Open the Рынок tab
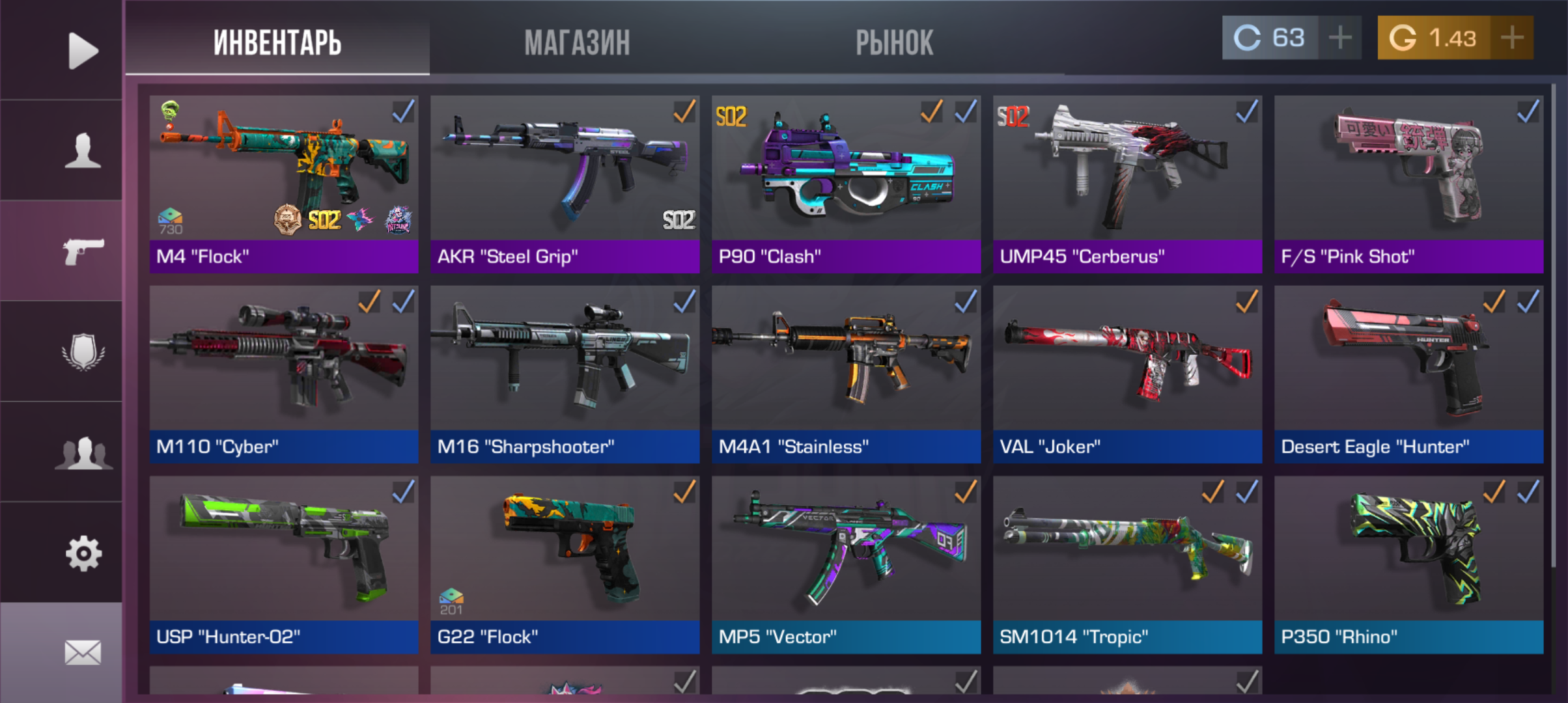 pos(894,43)
